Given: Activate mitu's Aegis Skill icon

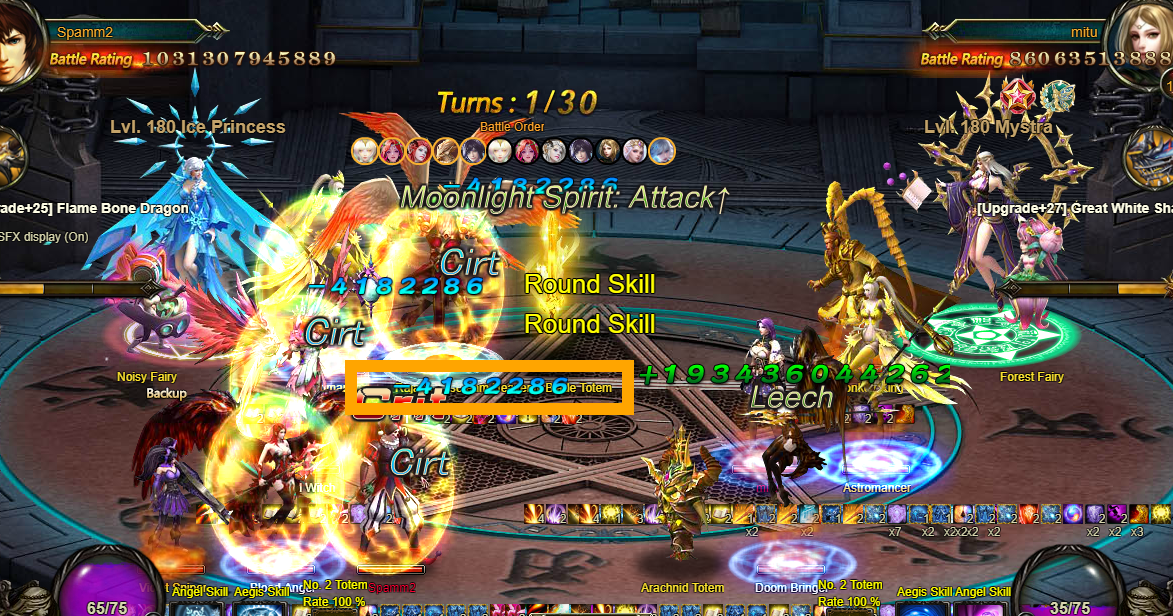Looking at the screenshot, I should click(925, 608).
